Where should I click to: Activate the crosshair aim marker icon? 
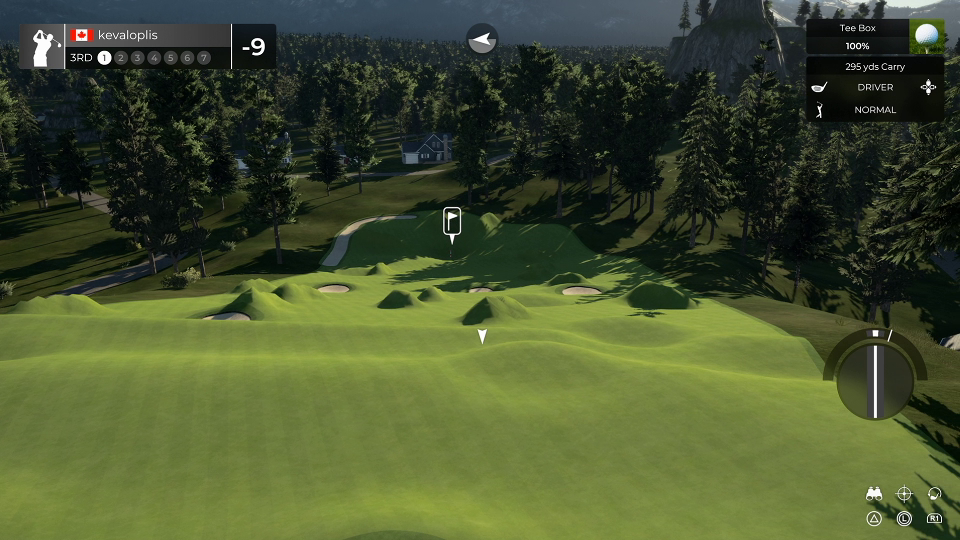pos(904,494)
